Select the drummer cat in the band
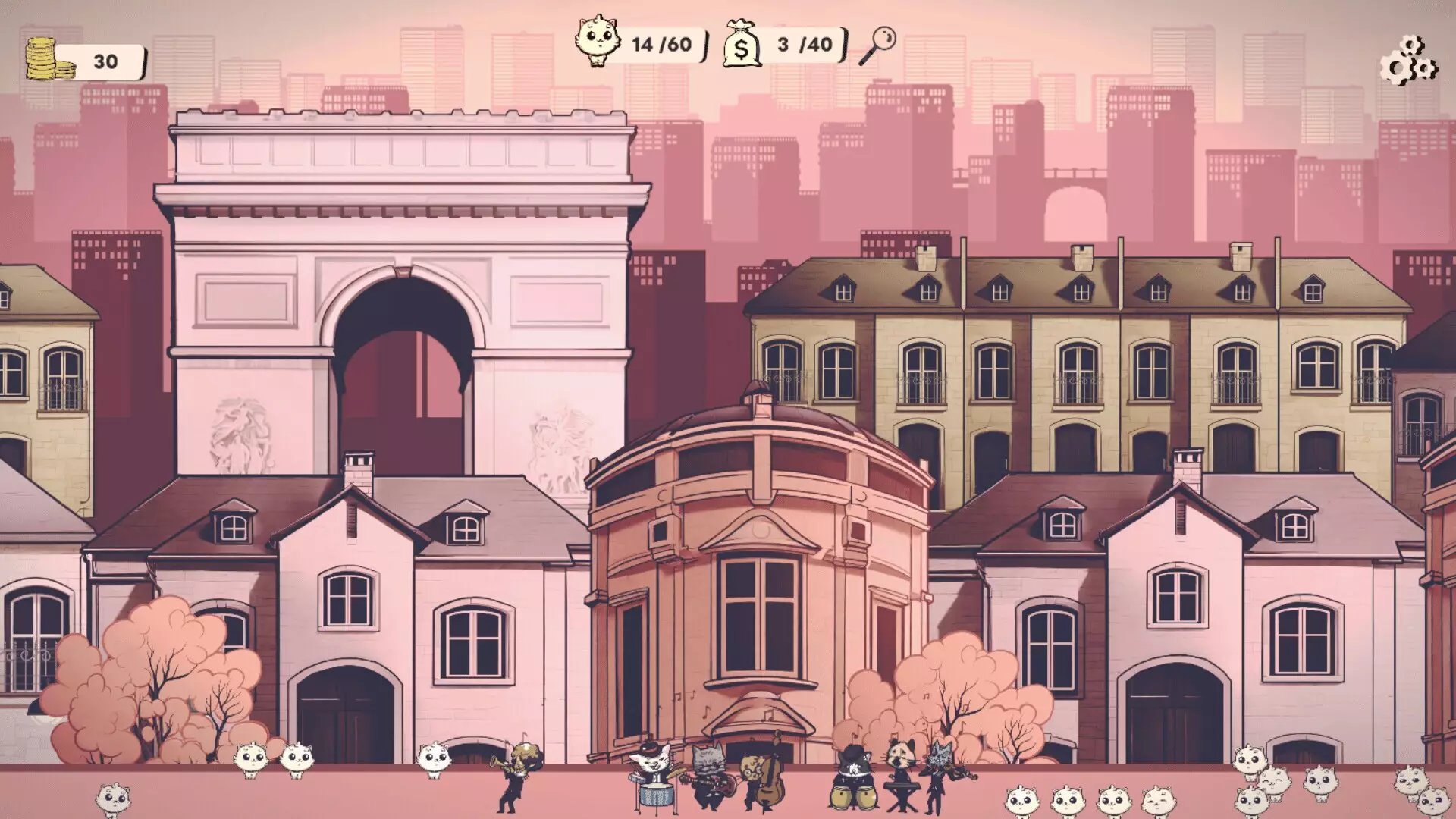Viewport: 1456px width, 819px height. tap(651, 765)
